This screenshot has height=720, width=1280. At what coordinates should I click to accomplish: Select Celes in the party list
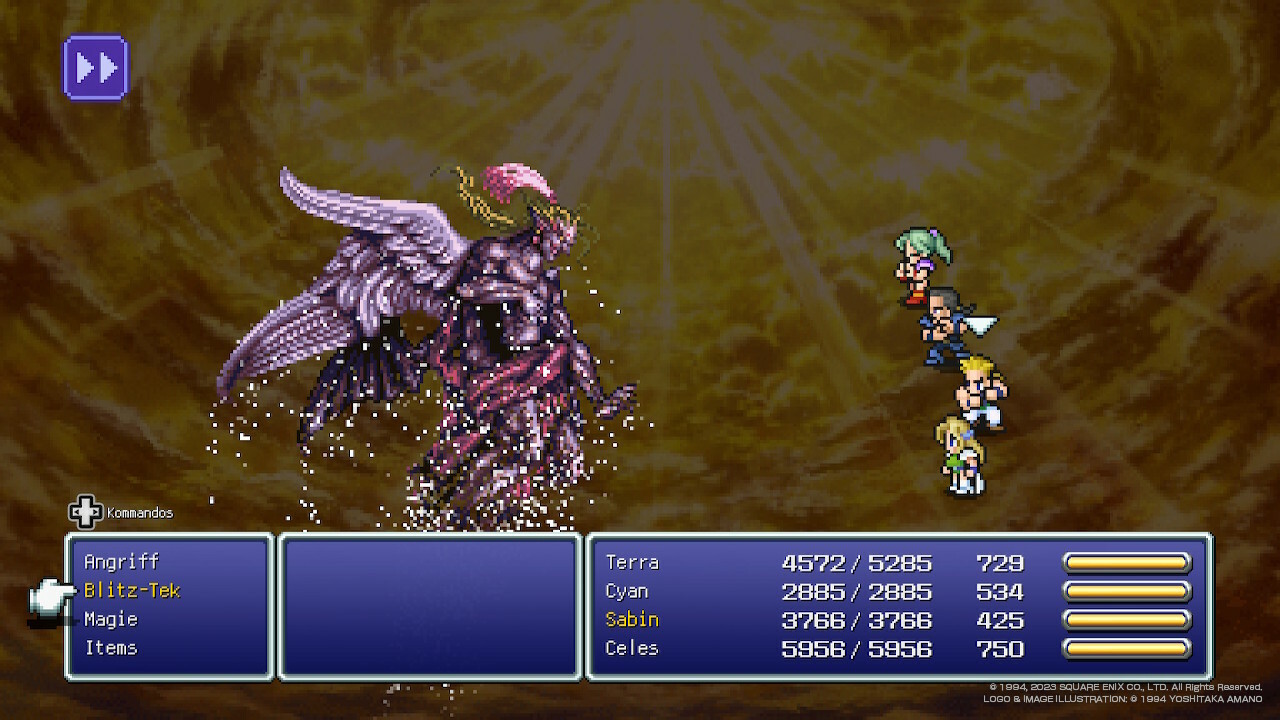[632, 648]
